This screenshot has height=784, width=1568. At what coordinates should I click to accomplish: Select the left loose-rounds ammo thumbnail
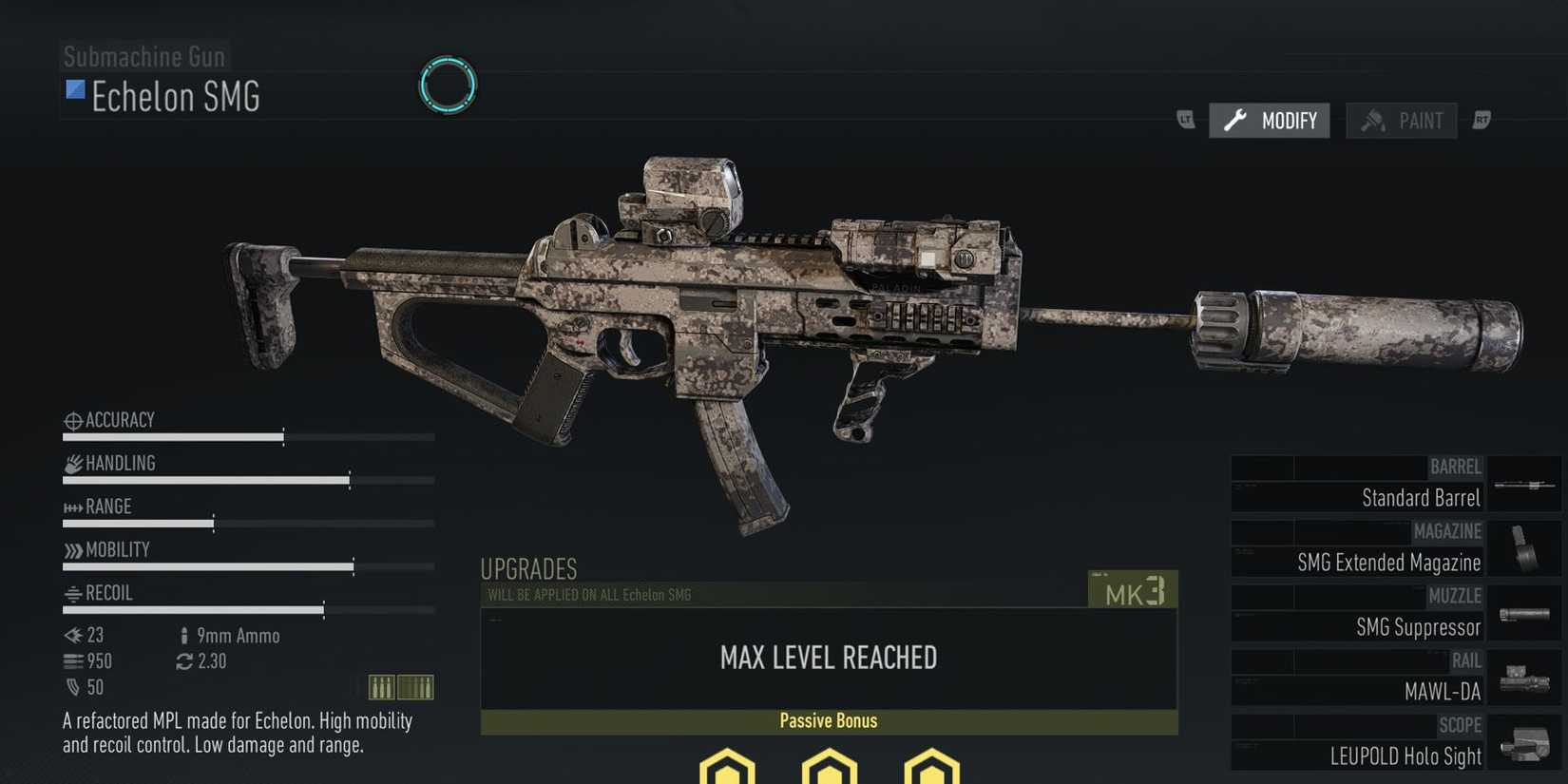click(383, 686)
